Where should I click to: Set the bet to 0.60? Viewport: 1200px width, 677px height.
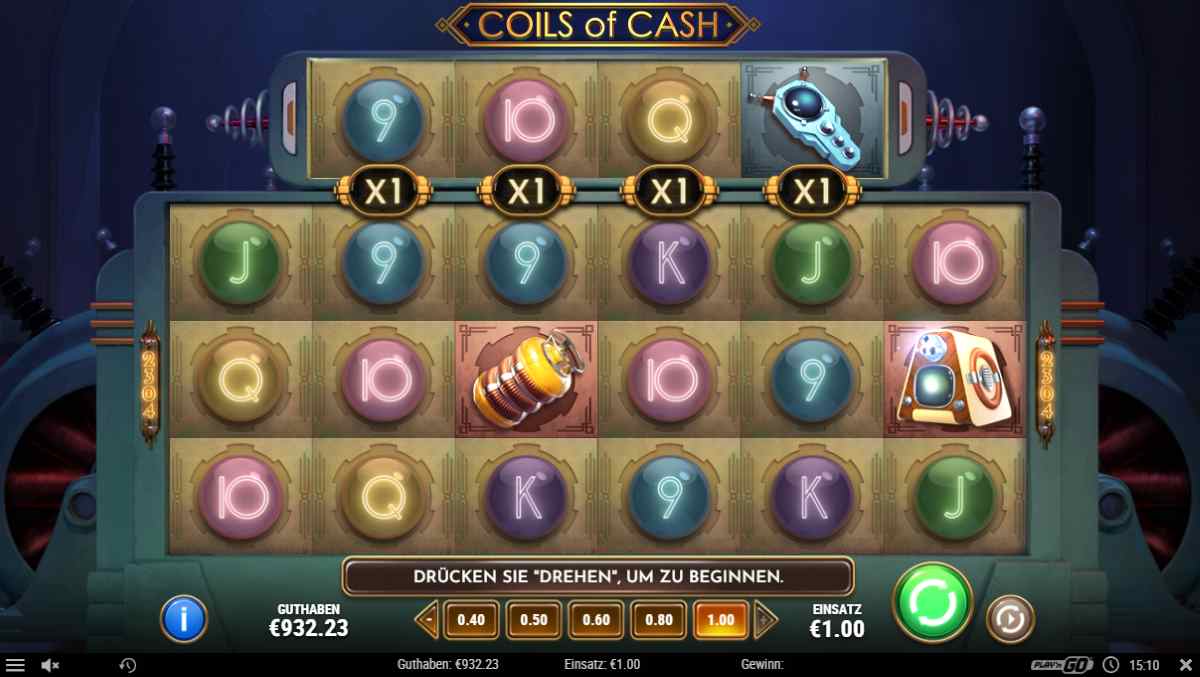596,620
